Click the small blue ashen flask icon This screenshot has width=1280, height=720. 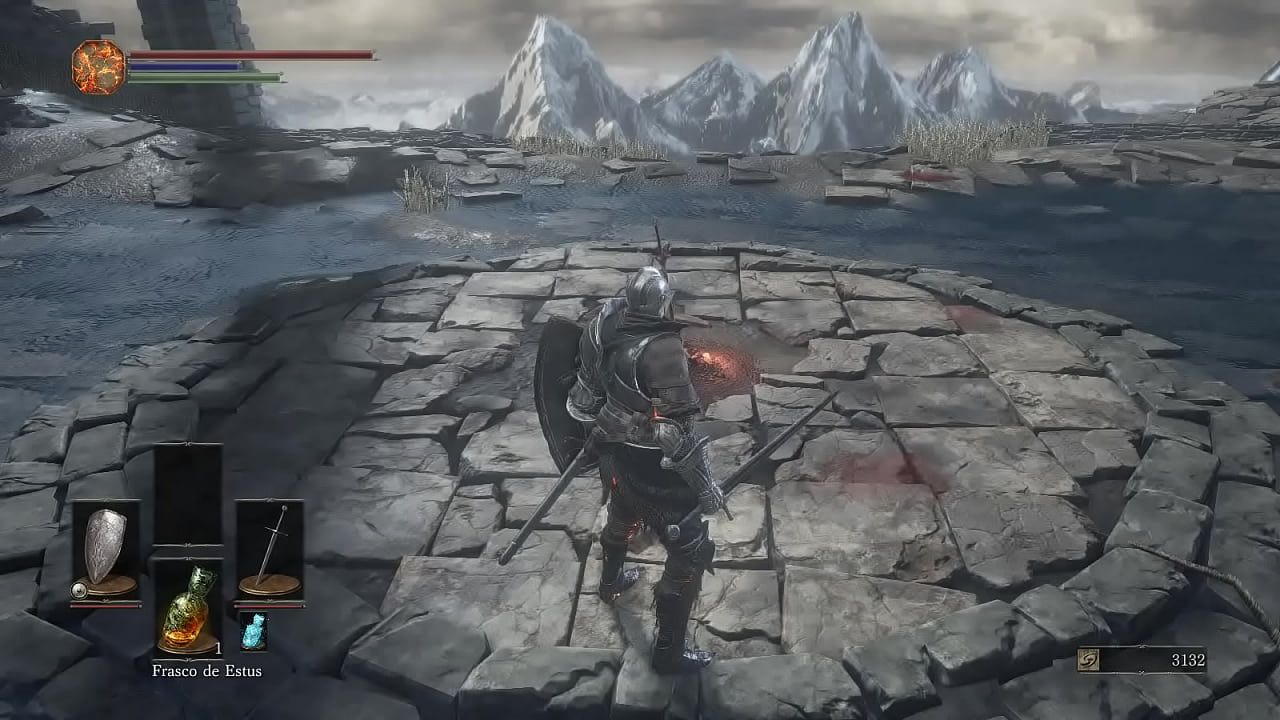pyautogui.click(x=253, y=632)
